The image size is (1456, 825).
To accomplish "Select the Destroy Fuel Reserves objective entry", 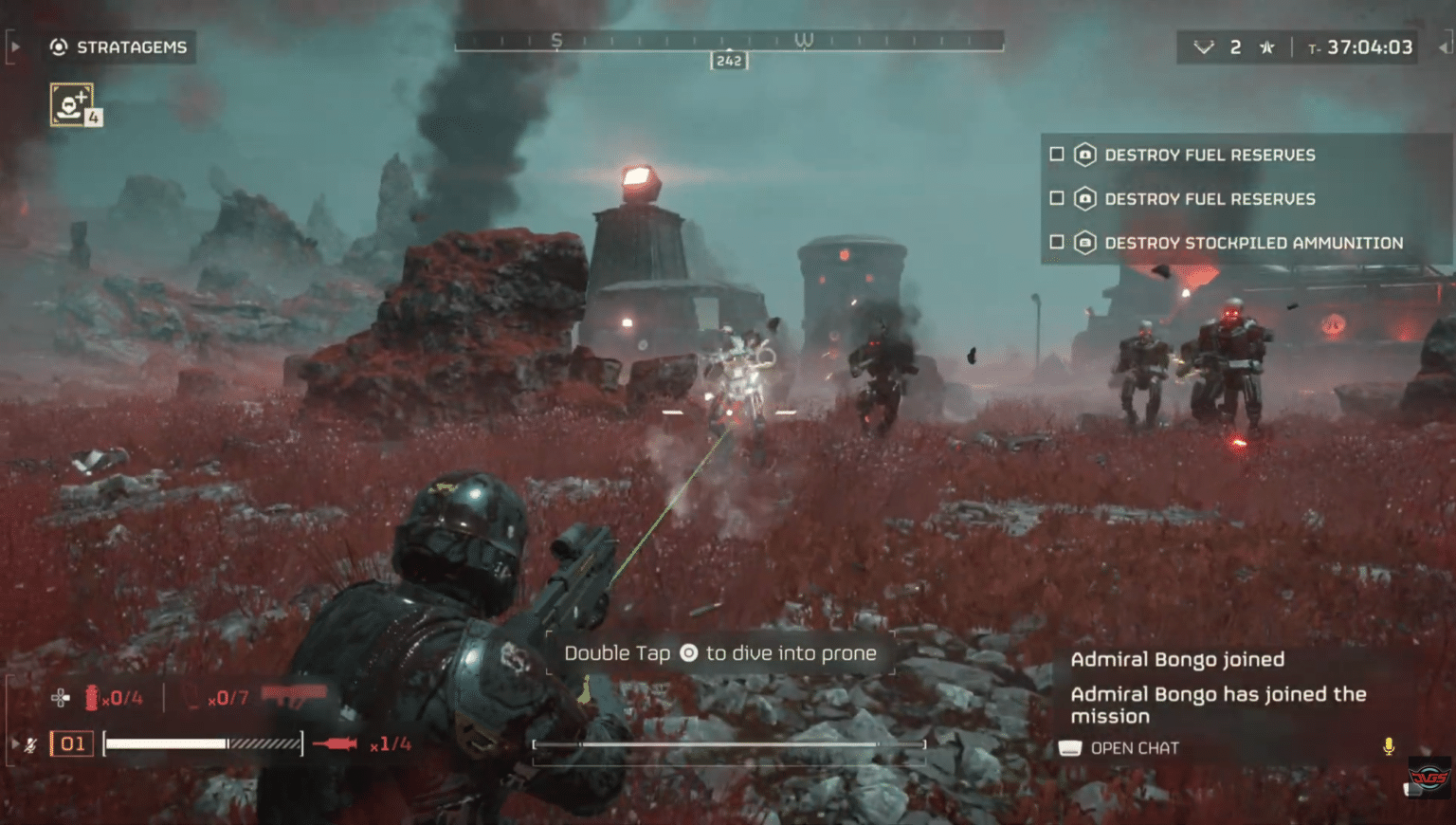I will coord(1210,155).
